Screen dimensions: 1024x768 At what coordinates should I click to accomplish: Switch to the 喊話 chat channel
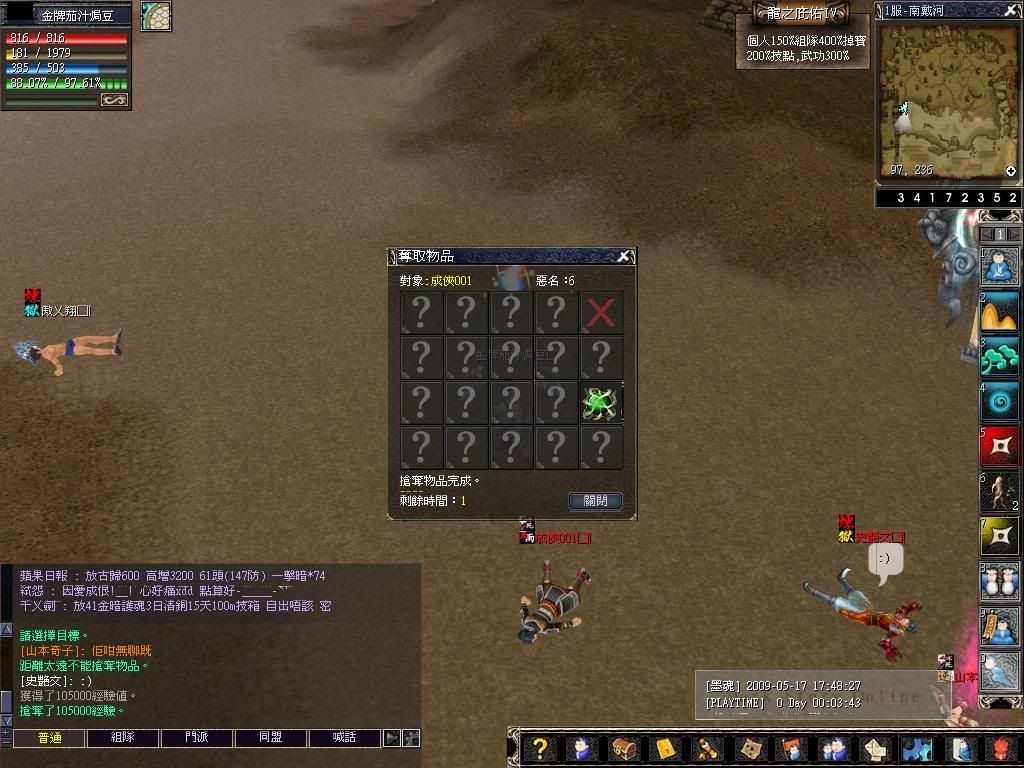coord(345,738)
